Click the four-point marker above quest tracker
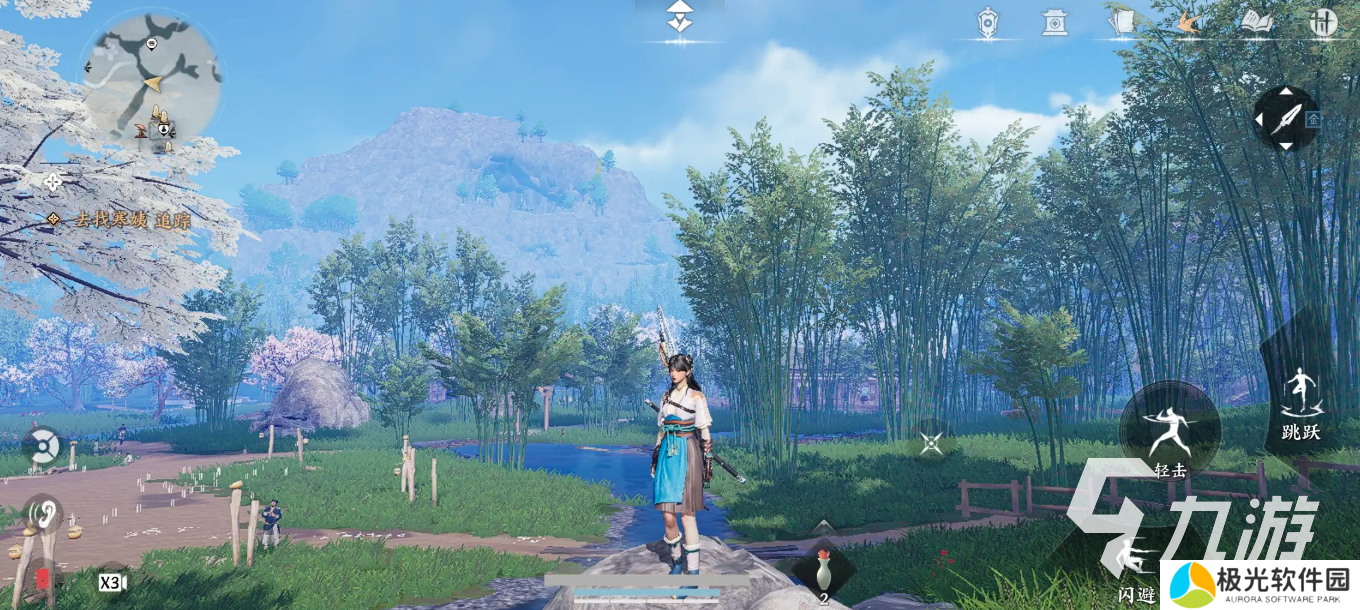The height and width of the screenshot is (610, 1360). click(53, 181)
